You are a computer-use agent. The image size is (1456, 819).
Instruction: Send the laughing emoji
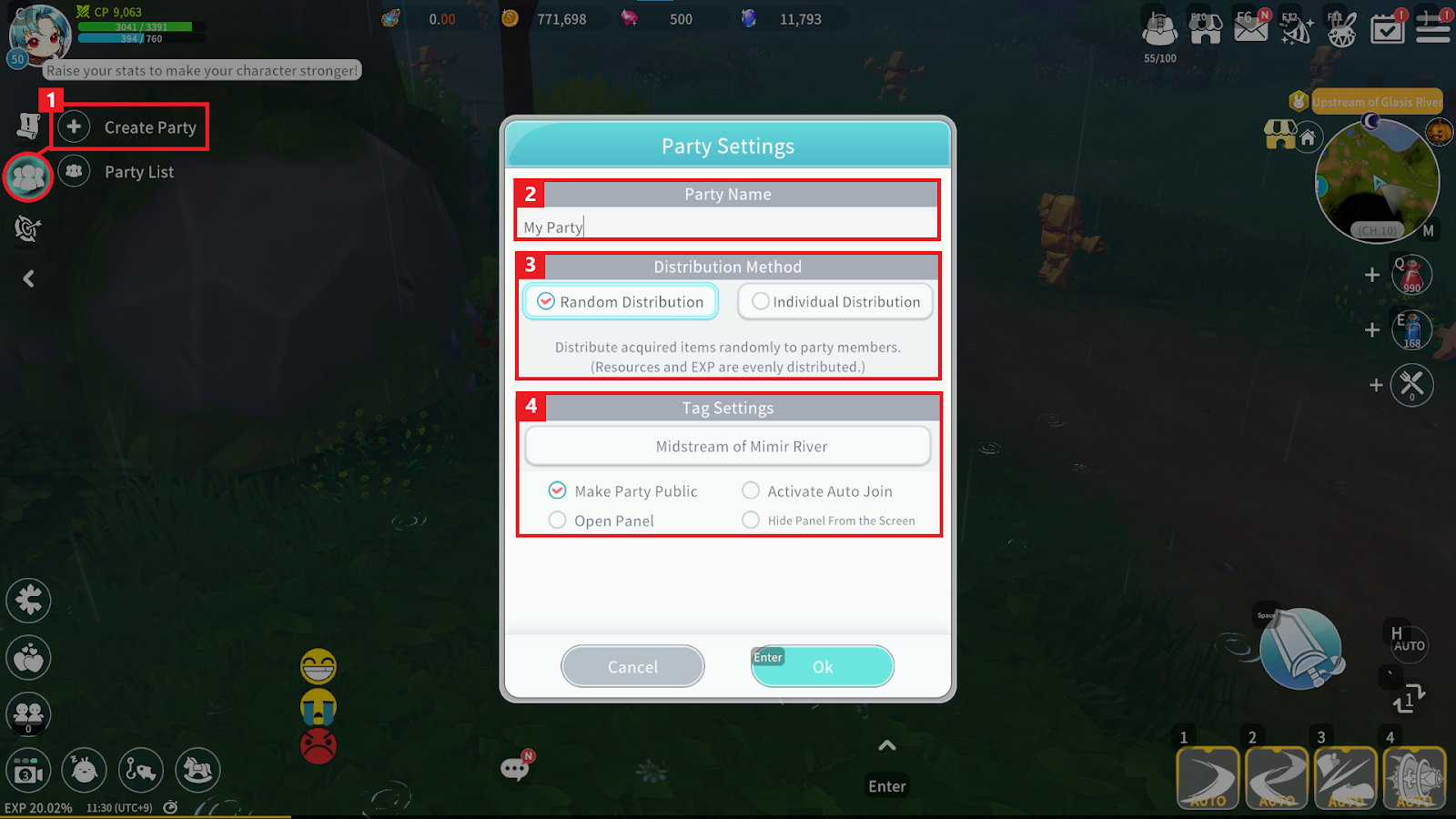(318, 667)
